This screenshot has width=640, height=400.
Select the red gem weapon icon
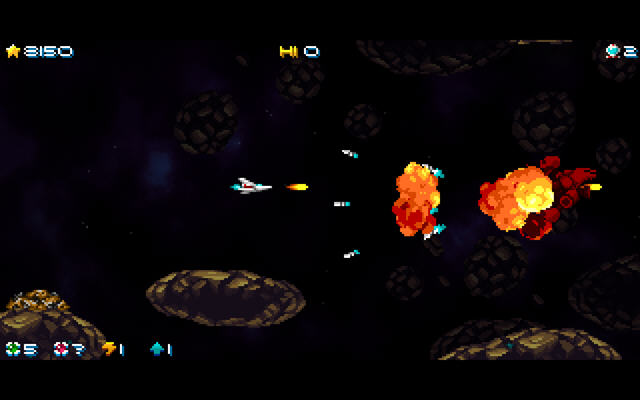pyautogui.click(x=61, y=349)
